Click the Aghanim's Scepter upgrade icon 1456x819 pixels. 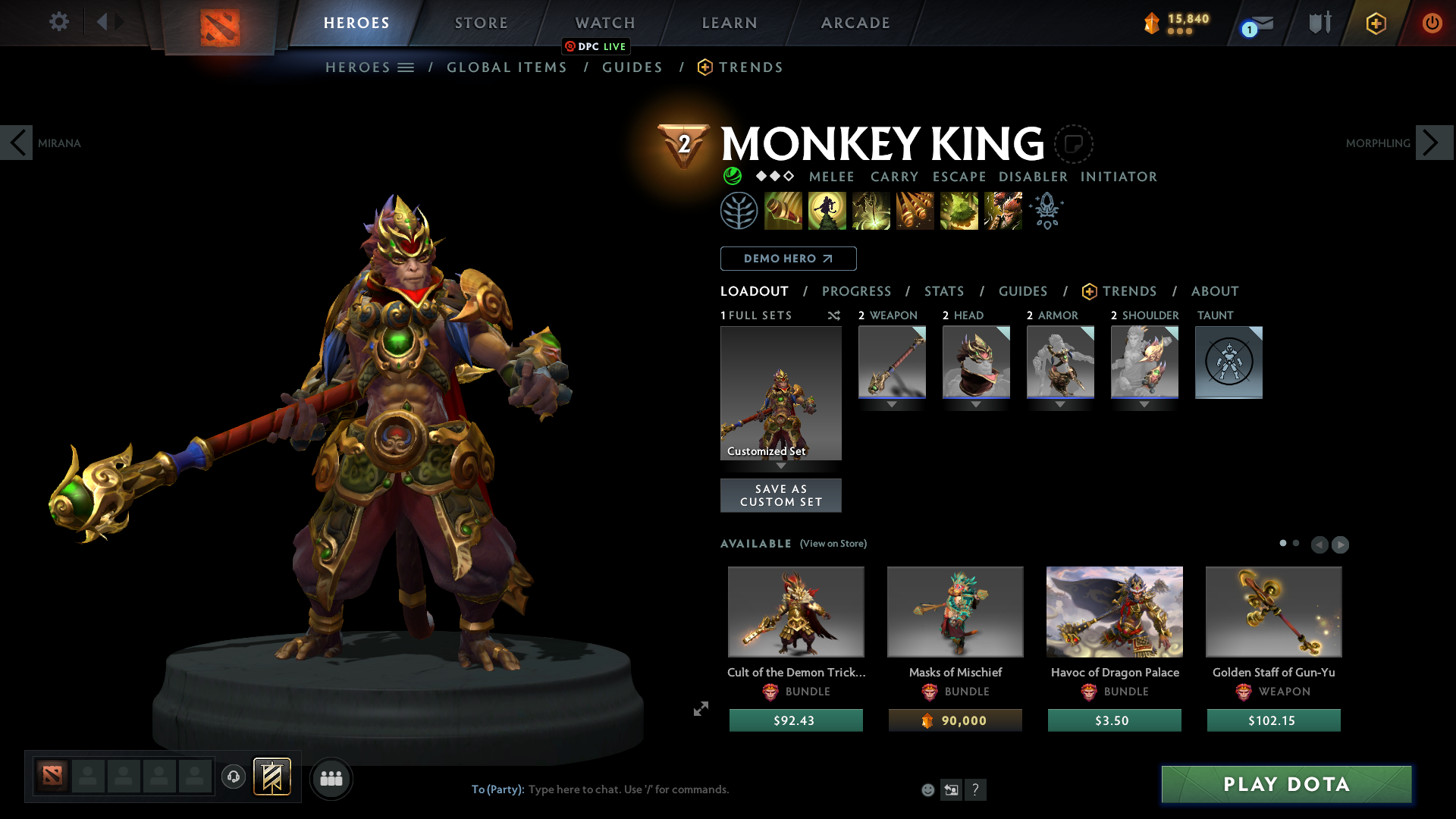1046,211
